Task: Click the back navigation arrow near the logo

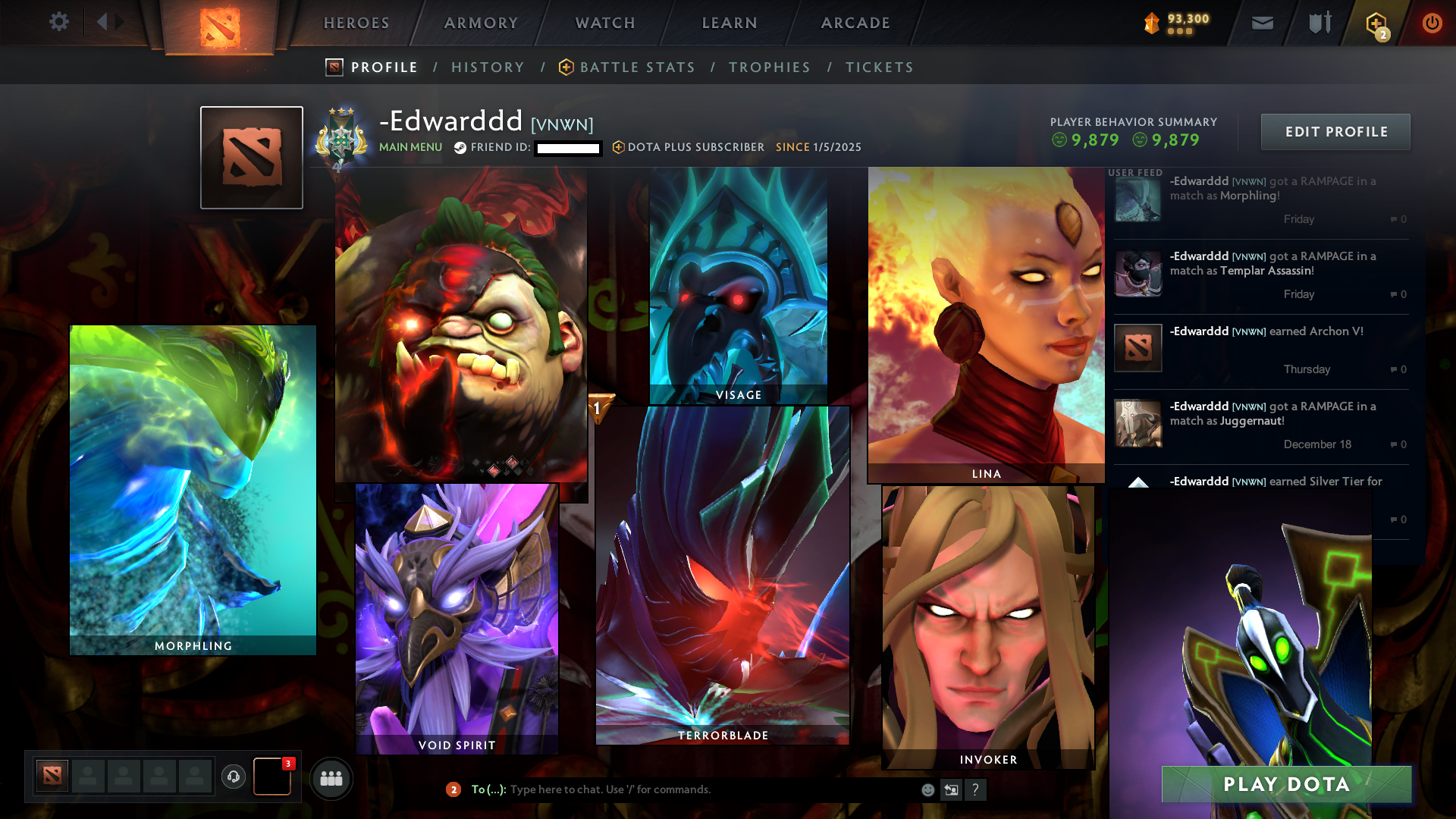Action: pos(105,21)
